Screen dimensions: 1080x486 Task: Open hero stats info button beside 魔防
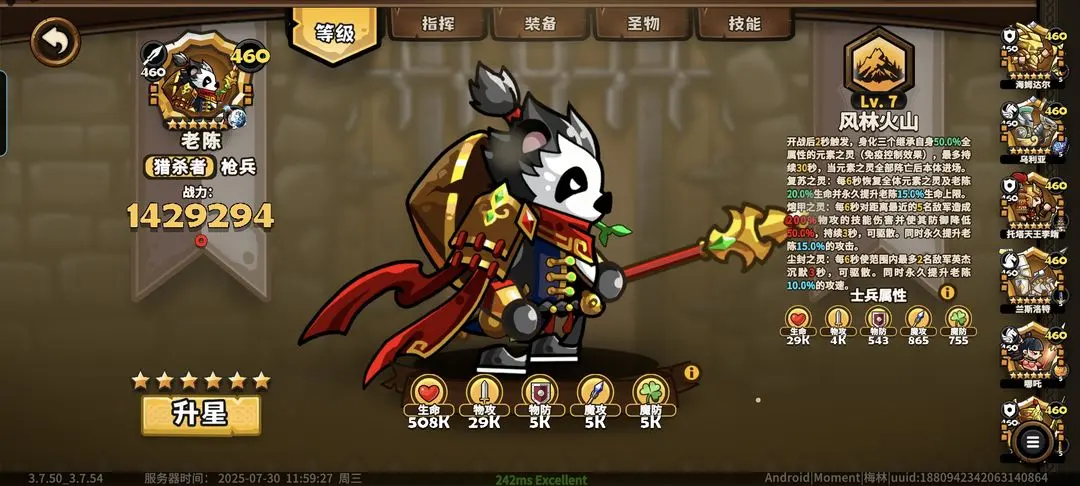(691, 373)
